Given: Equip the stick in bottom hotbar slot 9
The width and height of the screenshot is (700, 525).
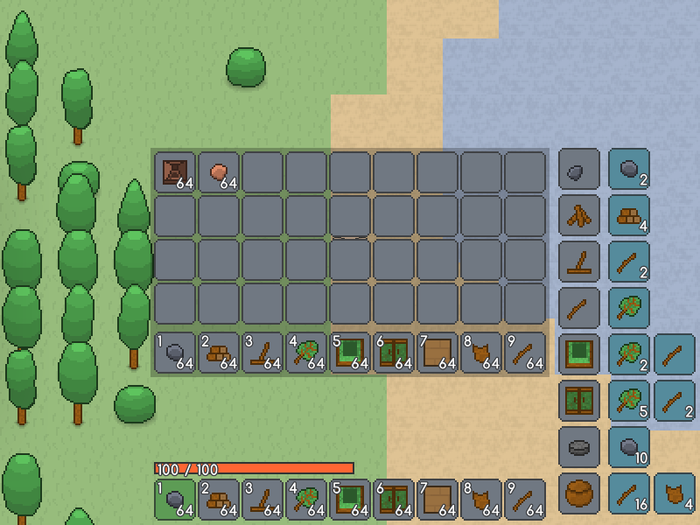Looking at the screenshot, I should (526, 498).
